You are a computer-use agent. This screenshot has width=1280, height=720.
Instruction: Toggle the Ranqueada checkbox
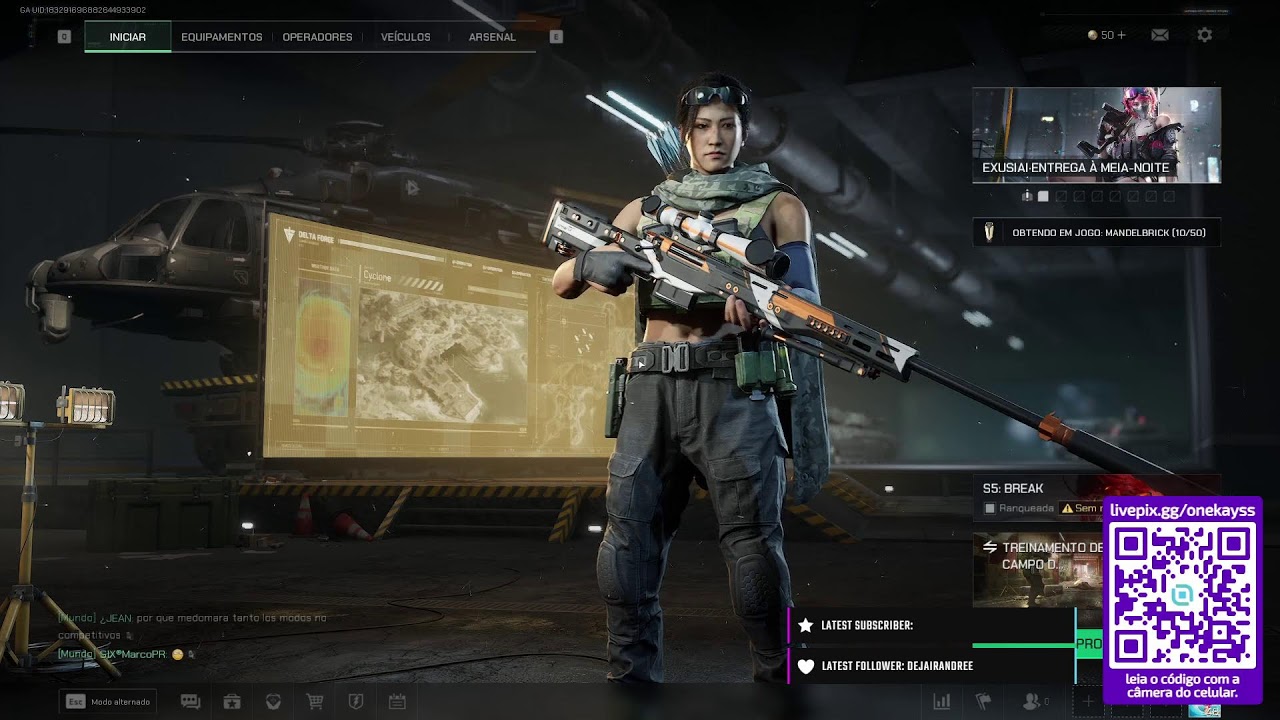[990, 508]
